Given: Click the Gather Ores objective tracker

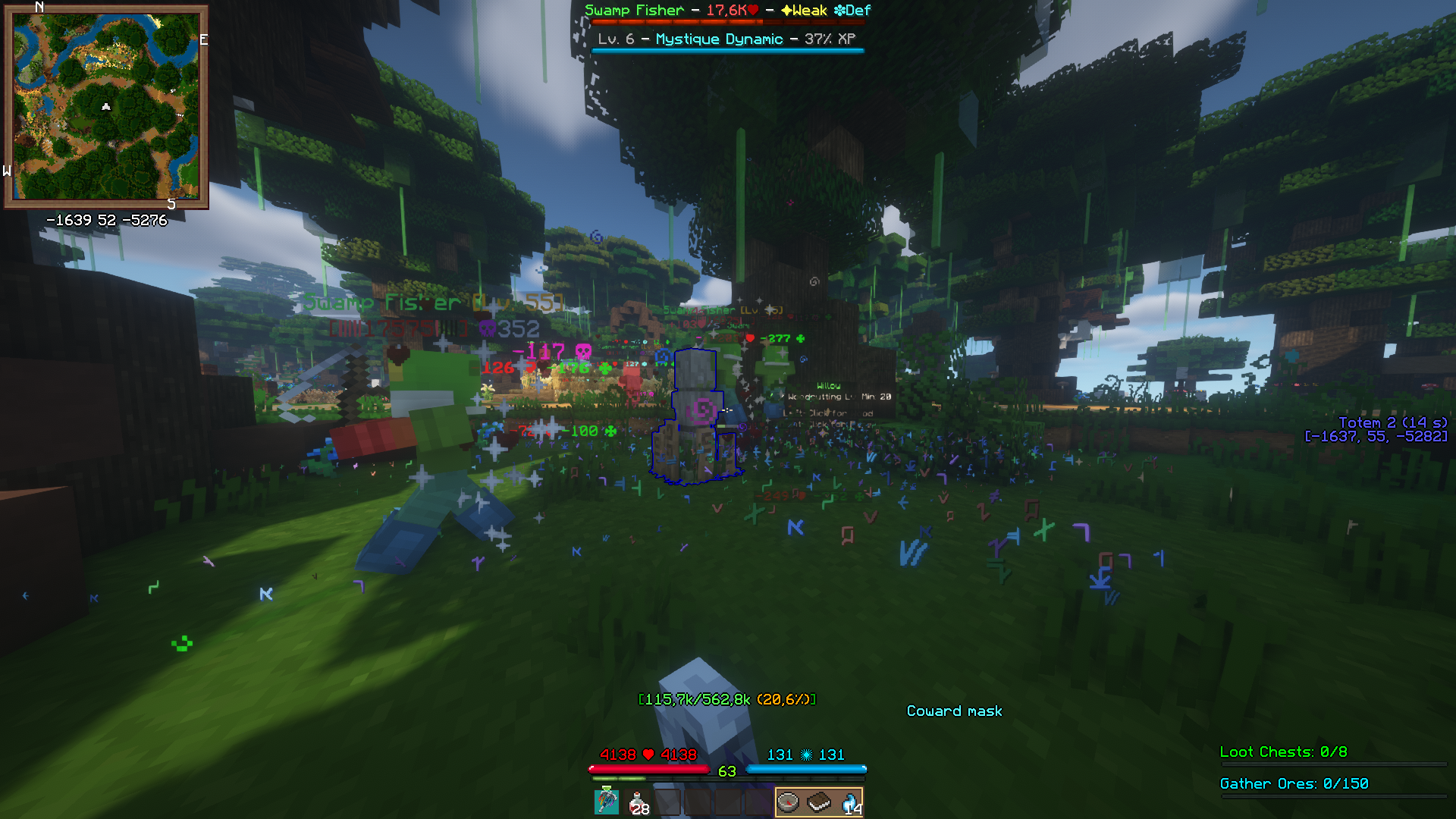Looking at the screenshot, I should (1294, 783).
